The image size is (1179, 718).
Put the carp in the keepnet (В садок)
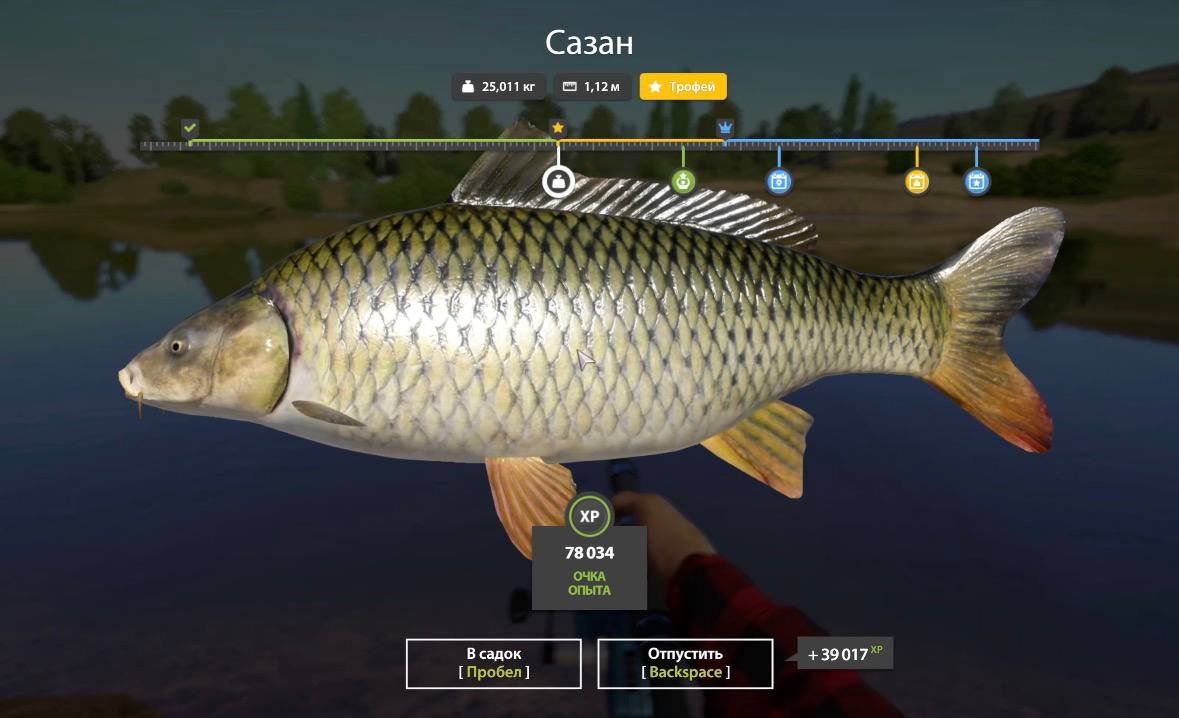coord(493,663)
